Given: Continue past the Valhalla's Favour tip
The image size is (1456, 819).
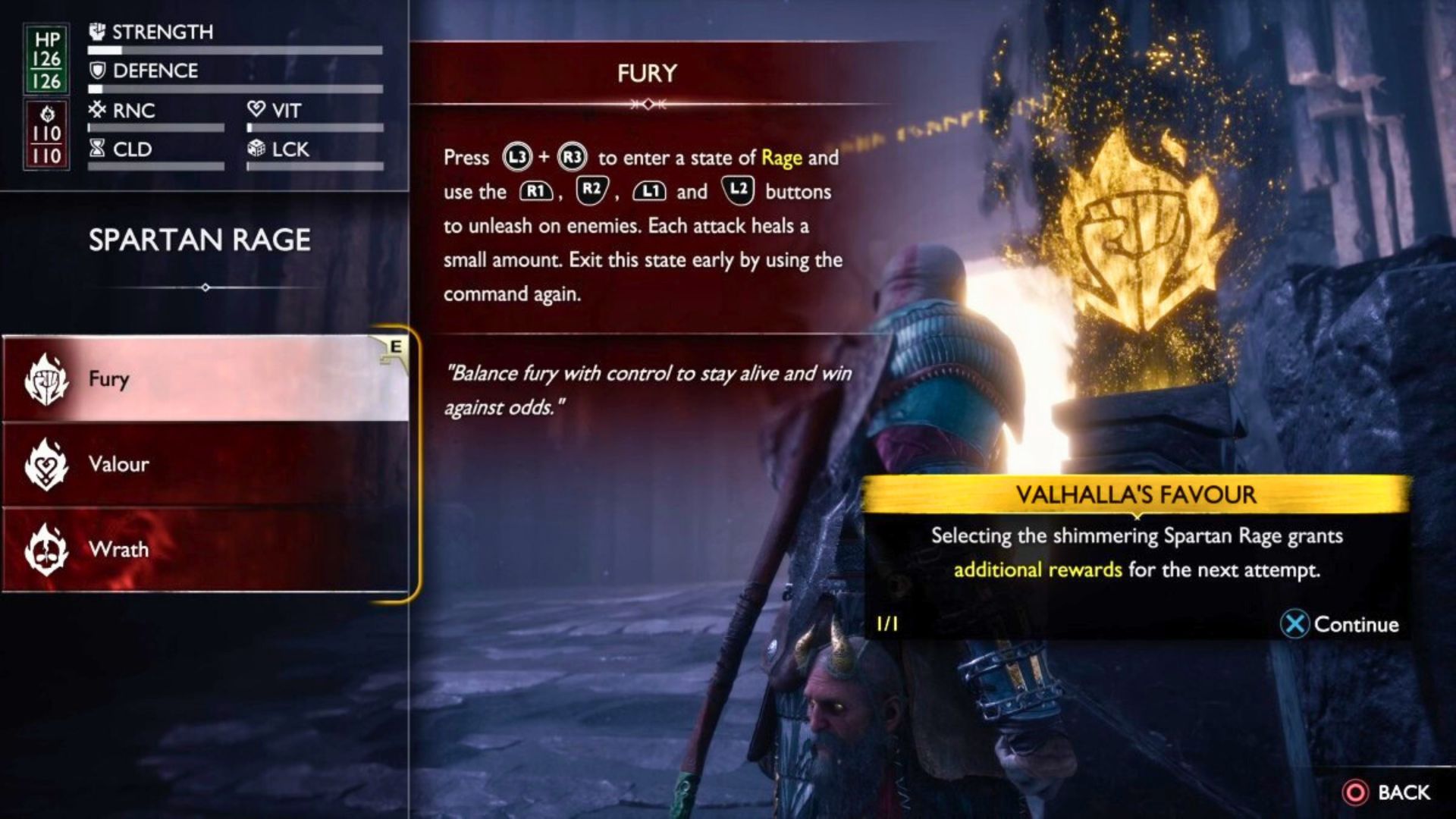Looking at the screenshot, I should 1340,624.
